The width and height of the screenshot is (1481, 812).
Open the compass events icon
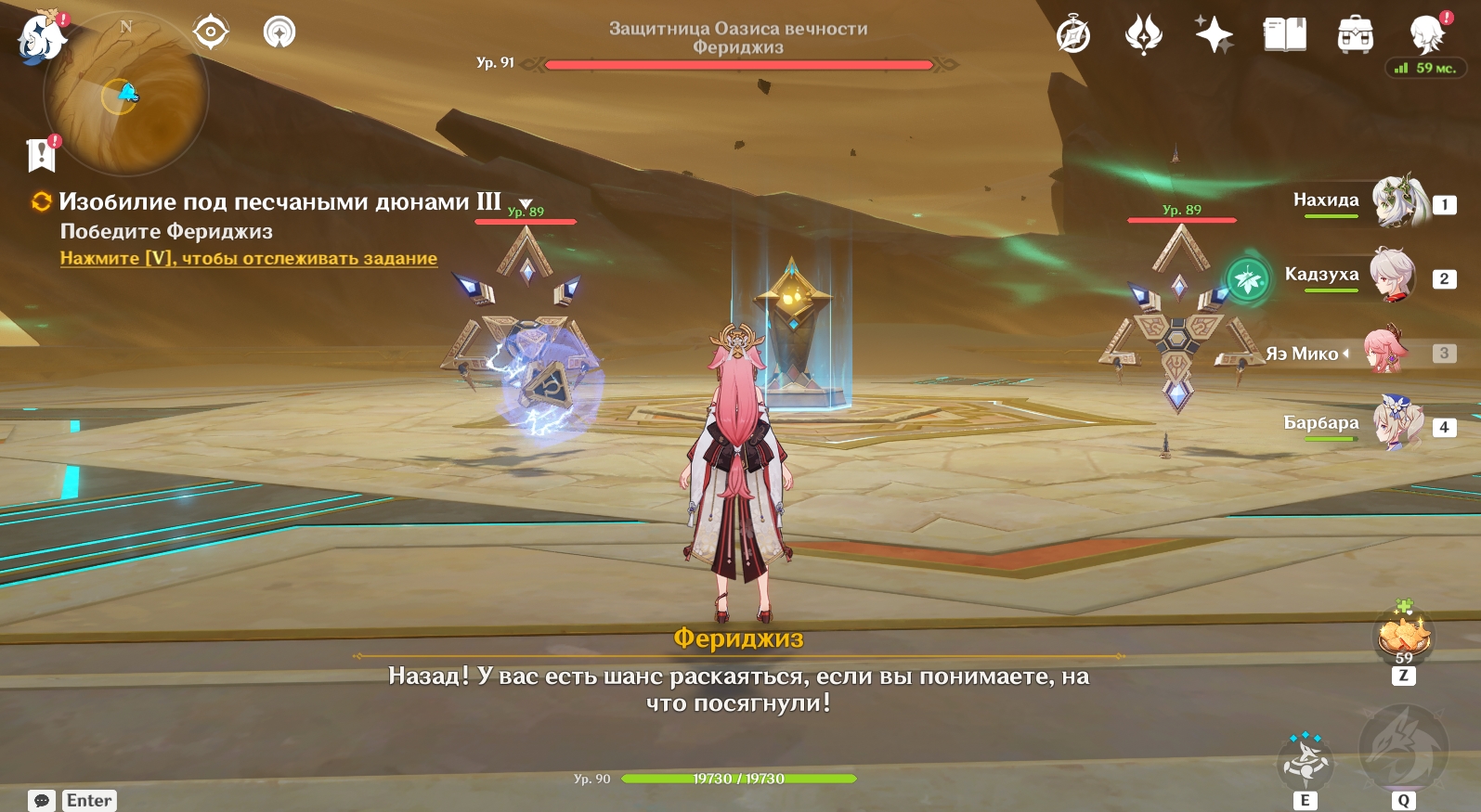pyautogui.click(x=1073, y=35)
